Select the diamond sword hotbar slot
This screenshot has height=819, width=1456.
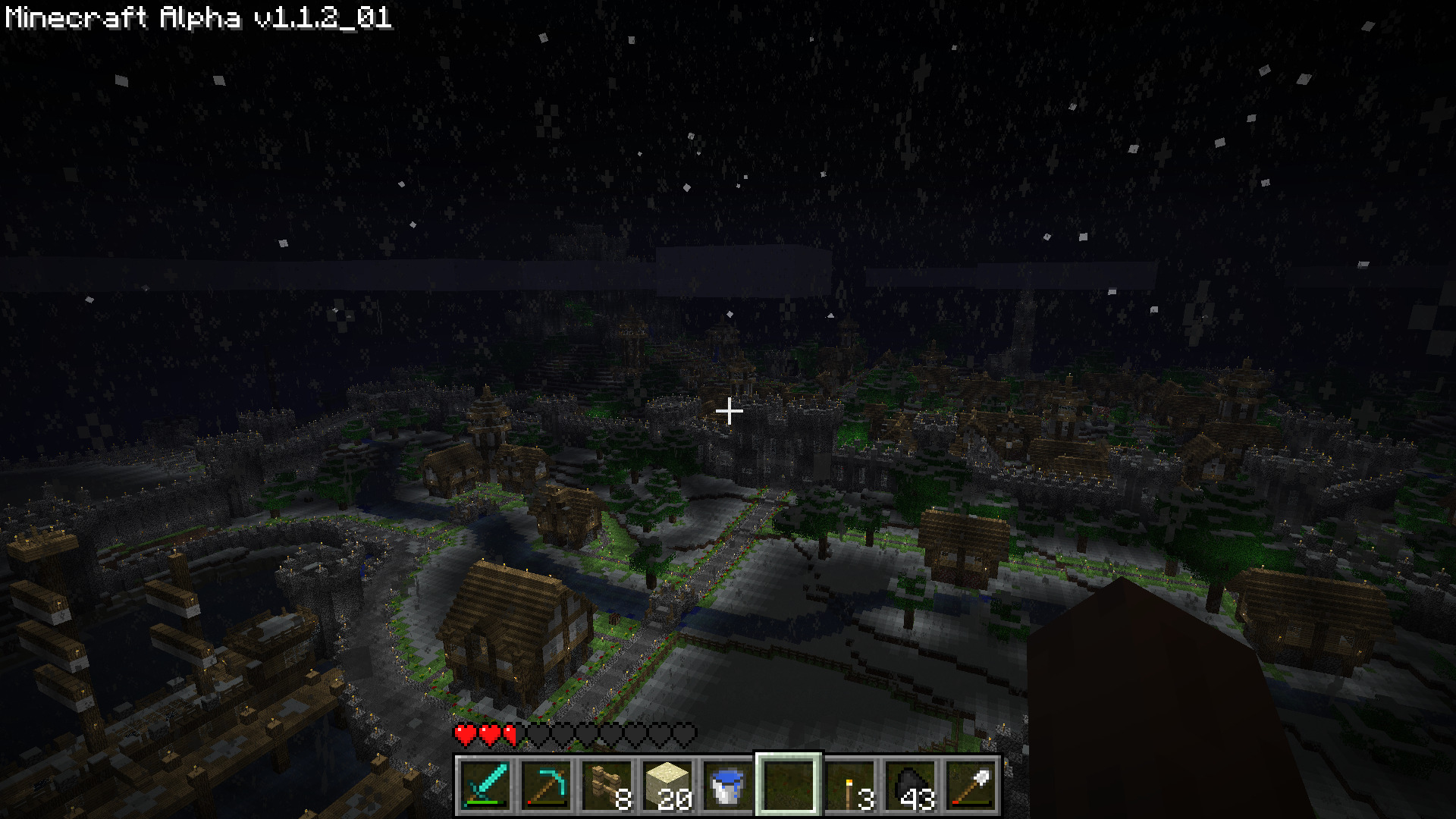click(x=485, y=785)
